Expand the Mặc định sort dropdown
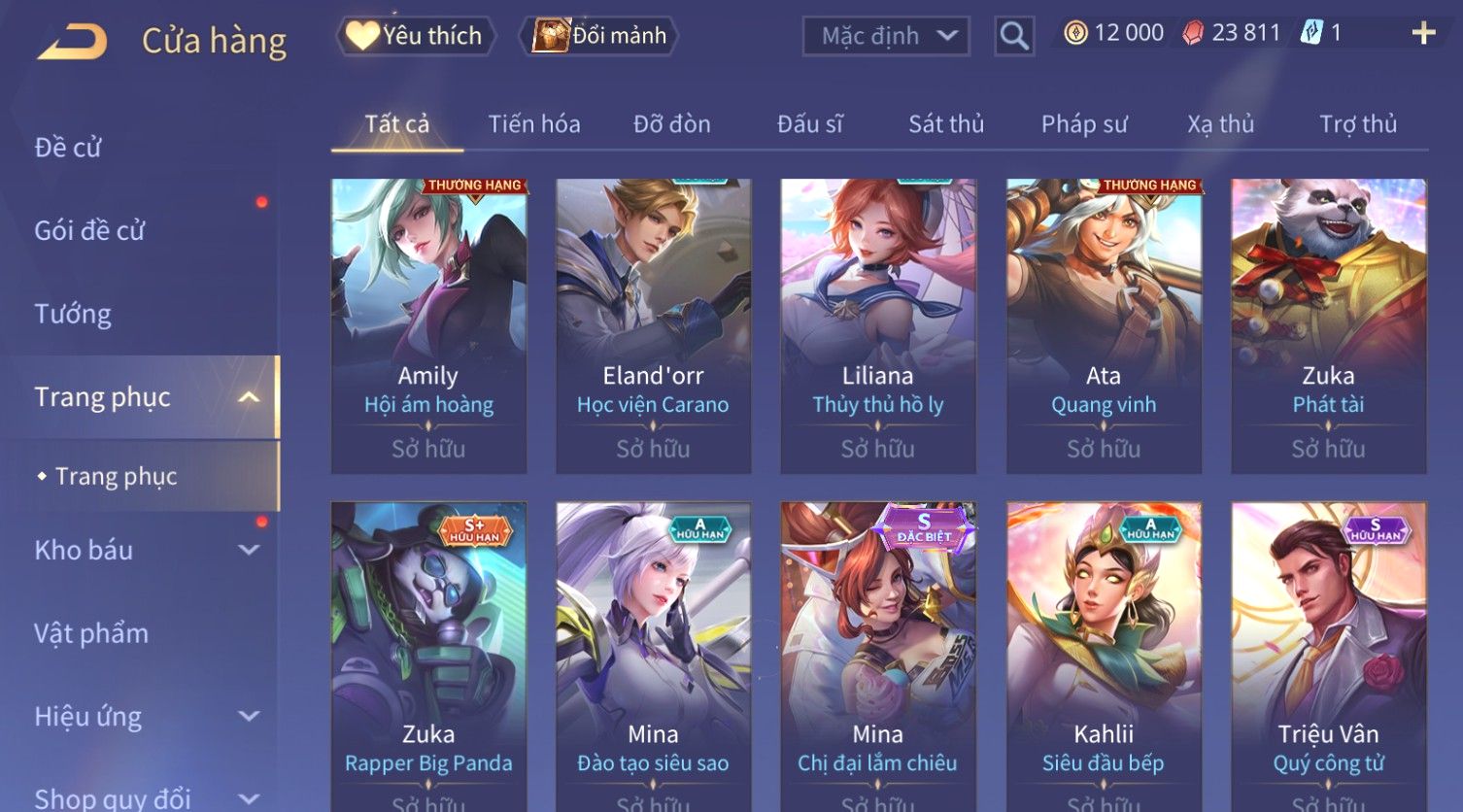Viewport: 1463px width, 812px height. 886,36
